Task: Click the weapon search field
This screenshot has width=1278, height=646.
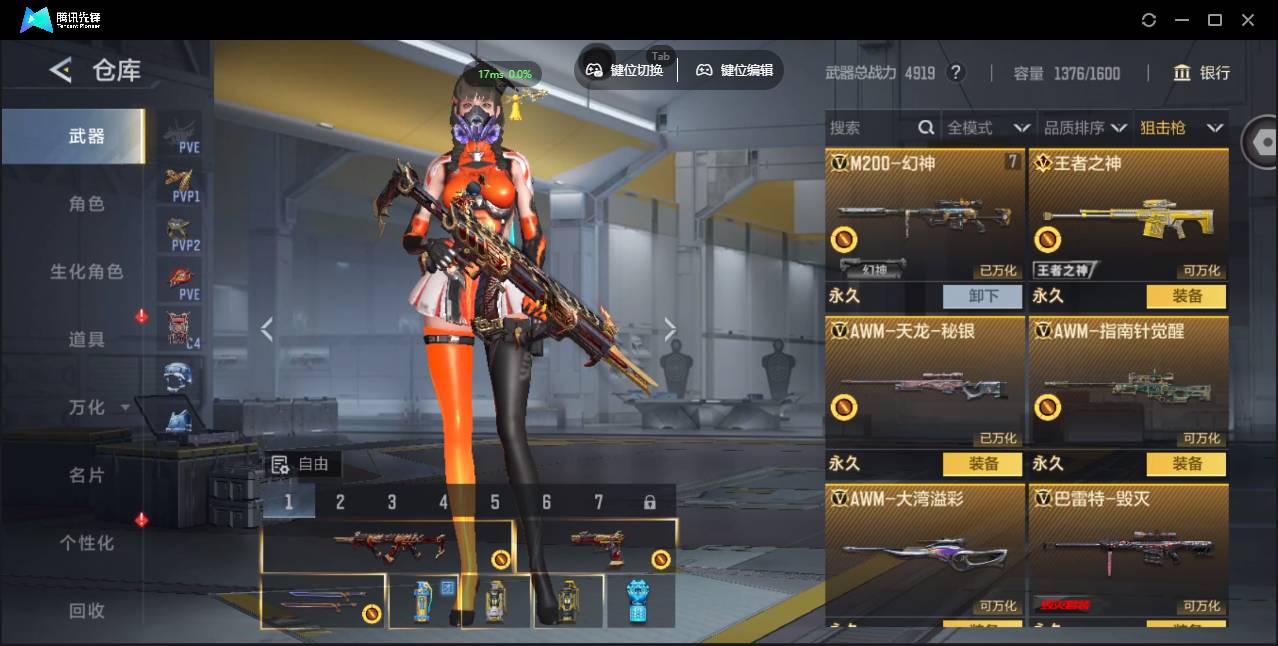Action: pyautogui.click(x=870, y=128)
